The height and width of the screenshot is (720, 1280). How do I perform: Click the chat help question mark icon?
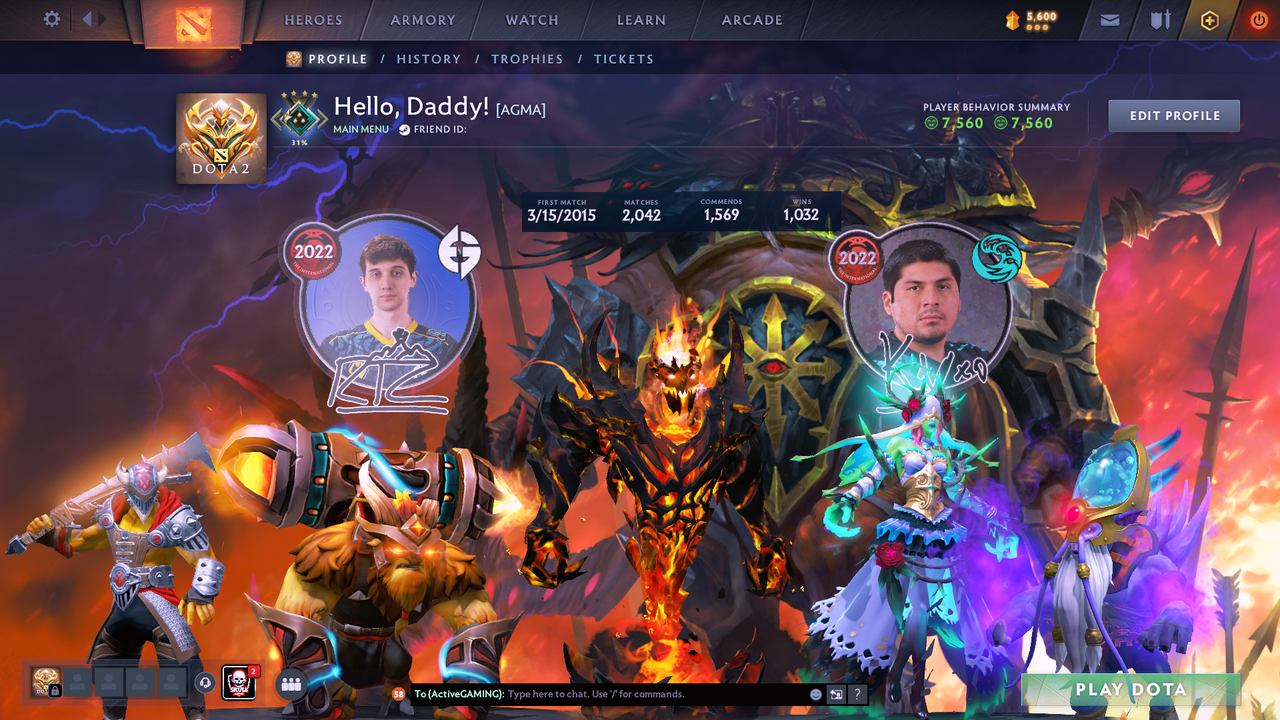(857, 693)
